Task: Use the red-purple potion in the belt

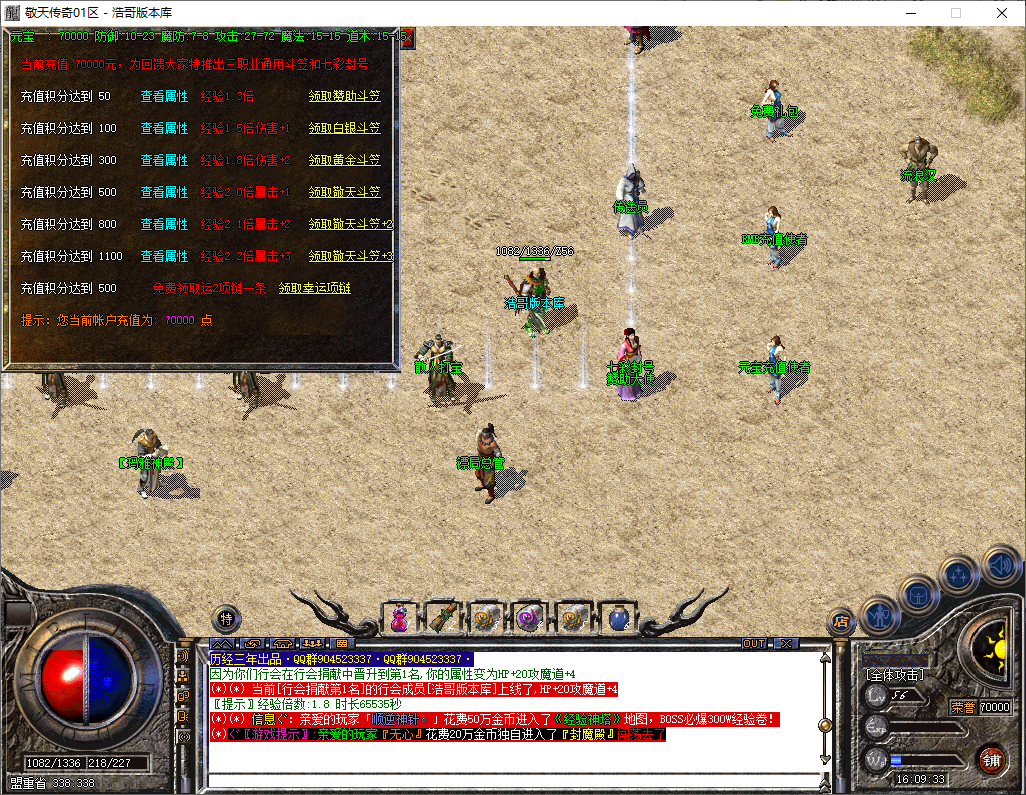Action: (399, 619)
